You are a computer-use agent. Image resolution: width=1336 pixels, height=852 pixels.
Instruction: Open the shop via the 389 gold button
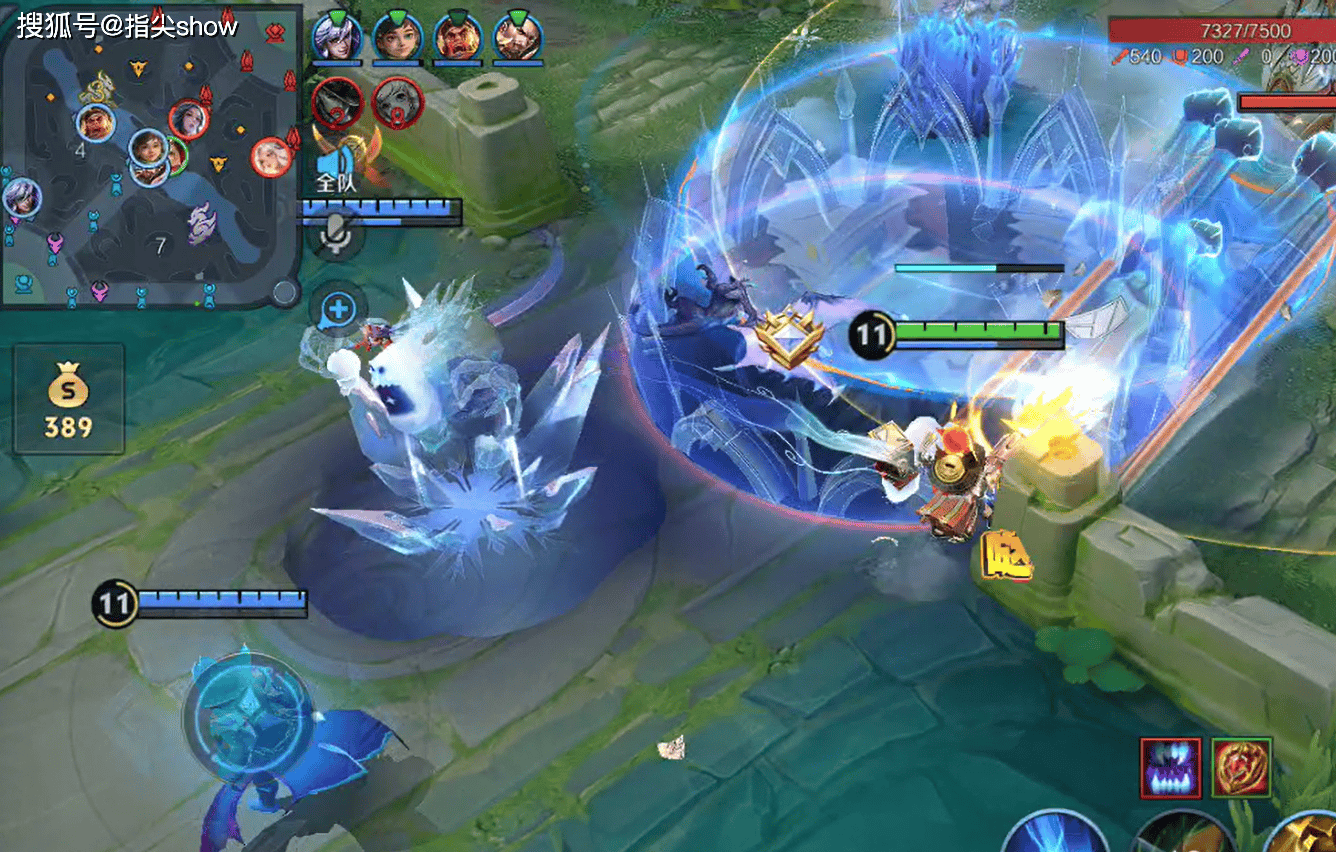tap(68, 398)
